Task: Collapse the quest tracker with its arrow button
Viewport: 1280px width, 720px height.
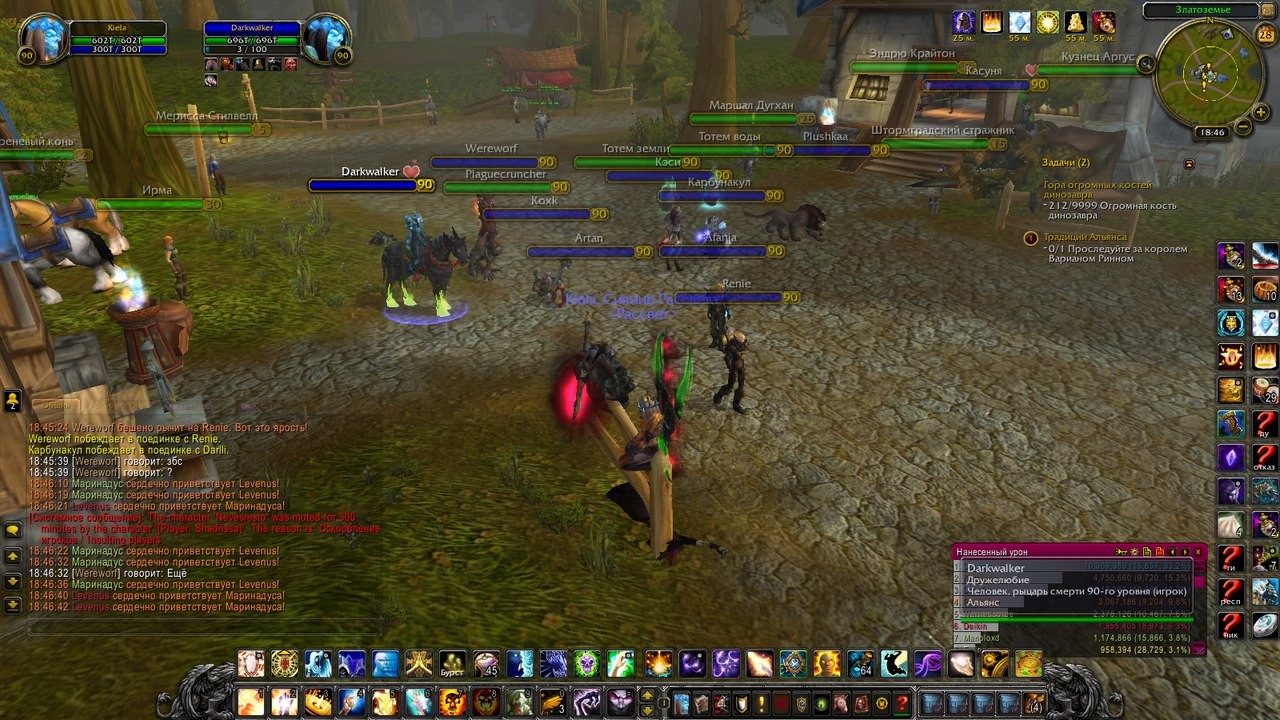Action: pos(1189,164)
